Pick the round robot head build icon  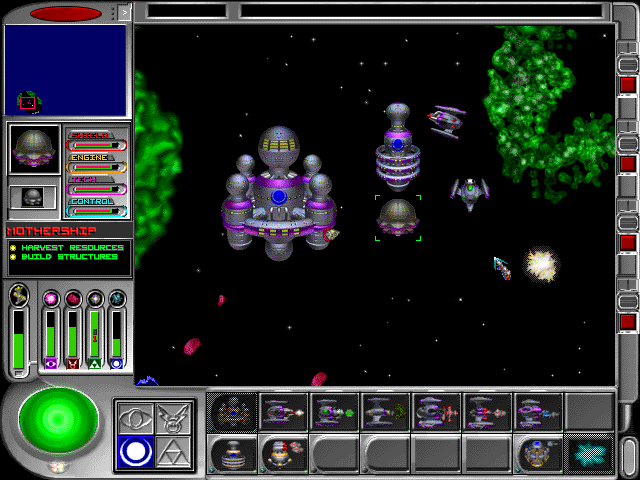(283, 455)
